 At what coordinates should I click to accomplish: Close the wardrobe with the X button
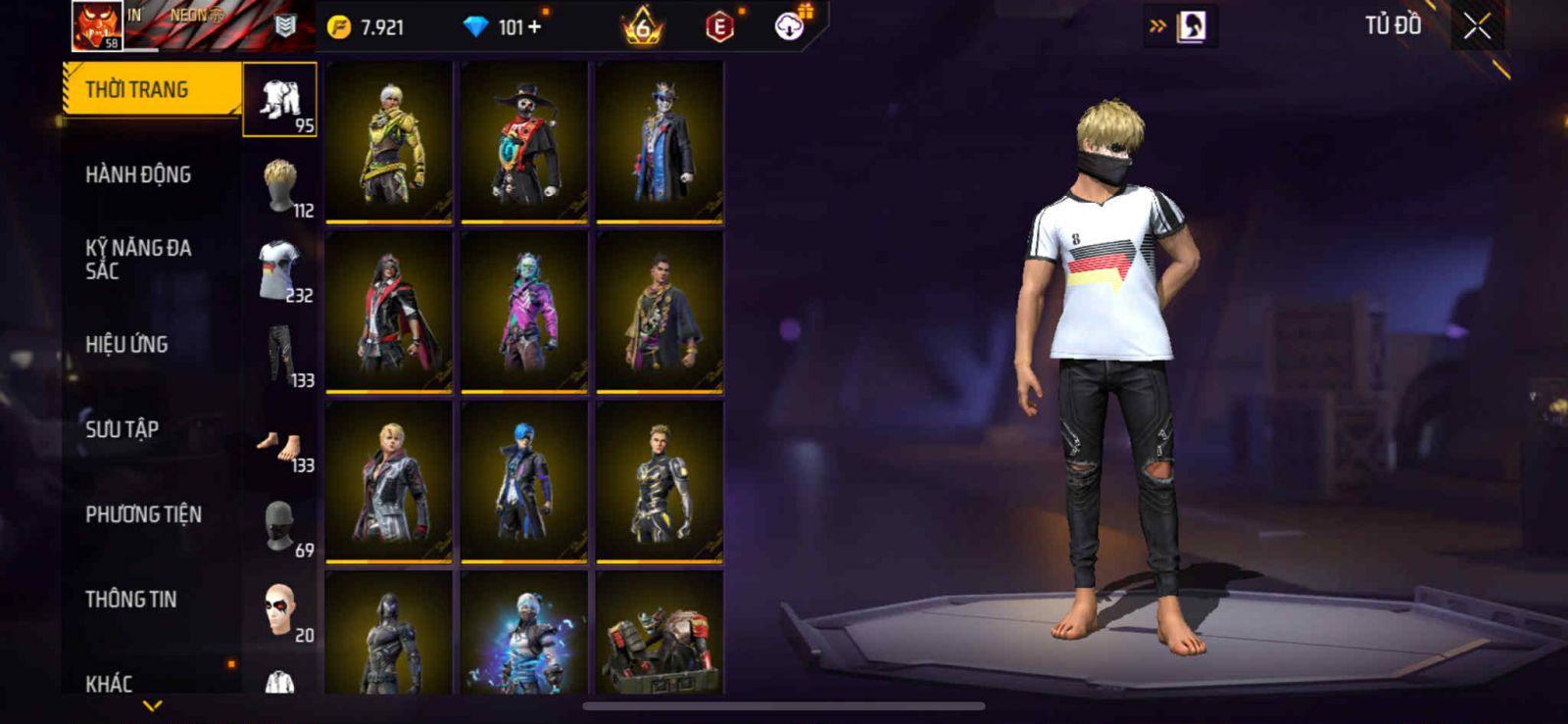1477,27
